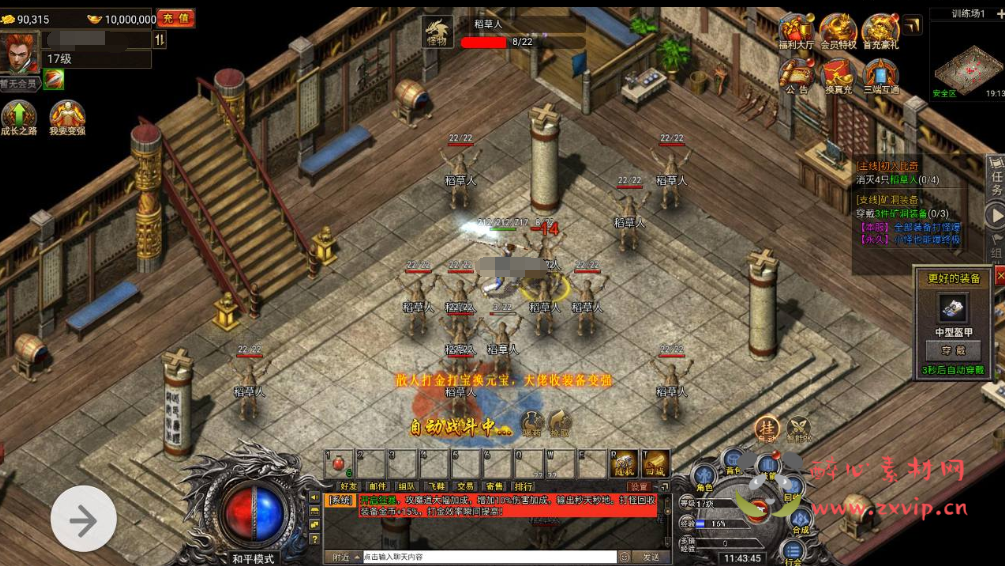Open the 充值 recharge button
The width and height of the screenshot is (1005, 566).
(x=177, y=18)
